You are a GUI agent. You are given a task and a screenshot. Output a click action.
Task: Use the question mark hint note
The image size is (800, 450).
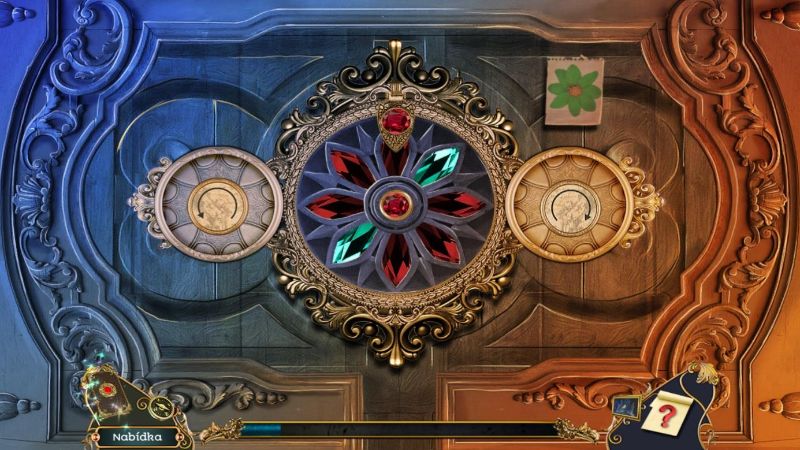click(x=663, y=413)
